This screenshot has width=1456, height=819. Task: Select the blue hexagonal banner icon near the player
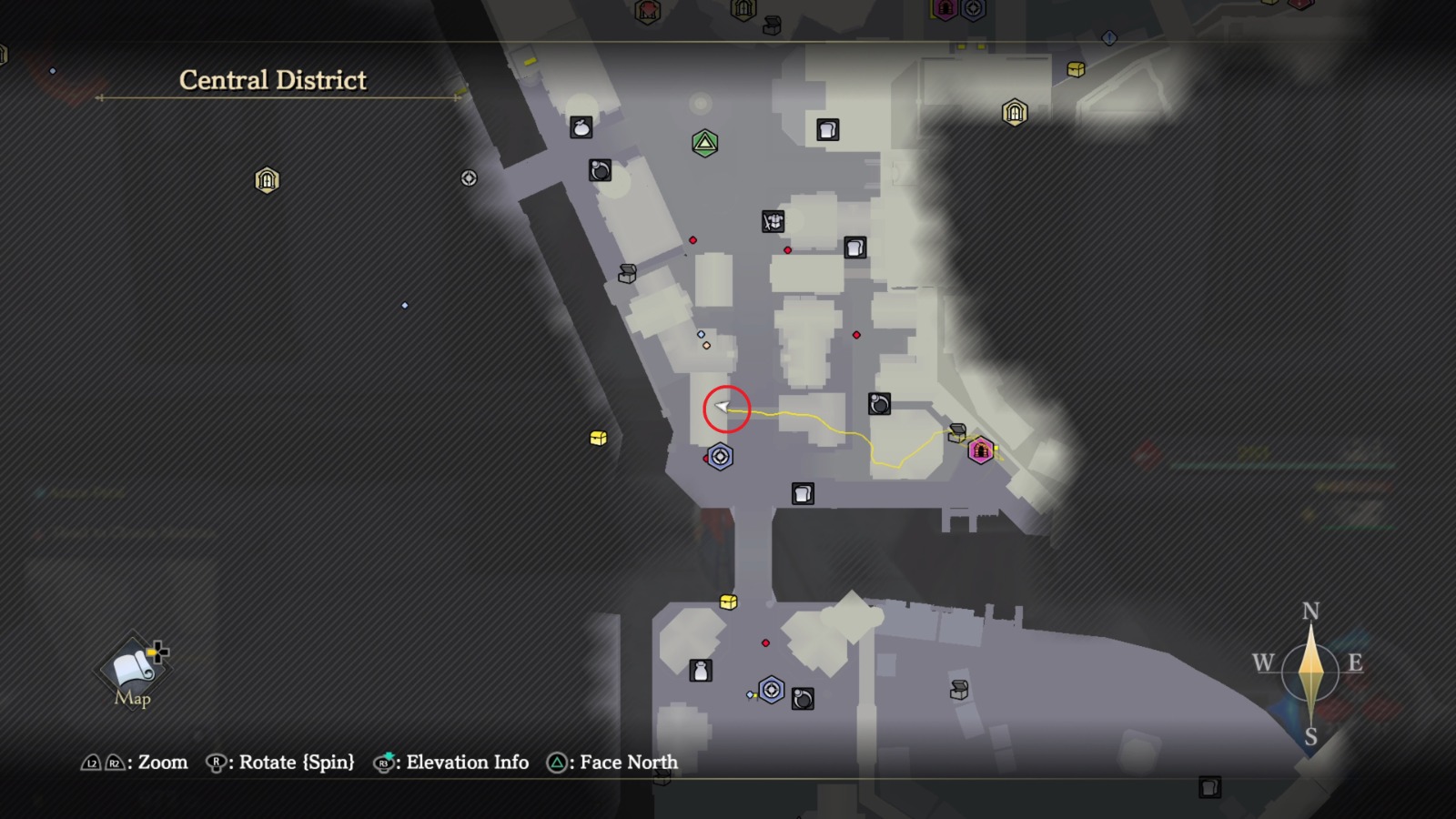pos(719,457)
